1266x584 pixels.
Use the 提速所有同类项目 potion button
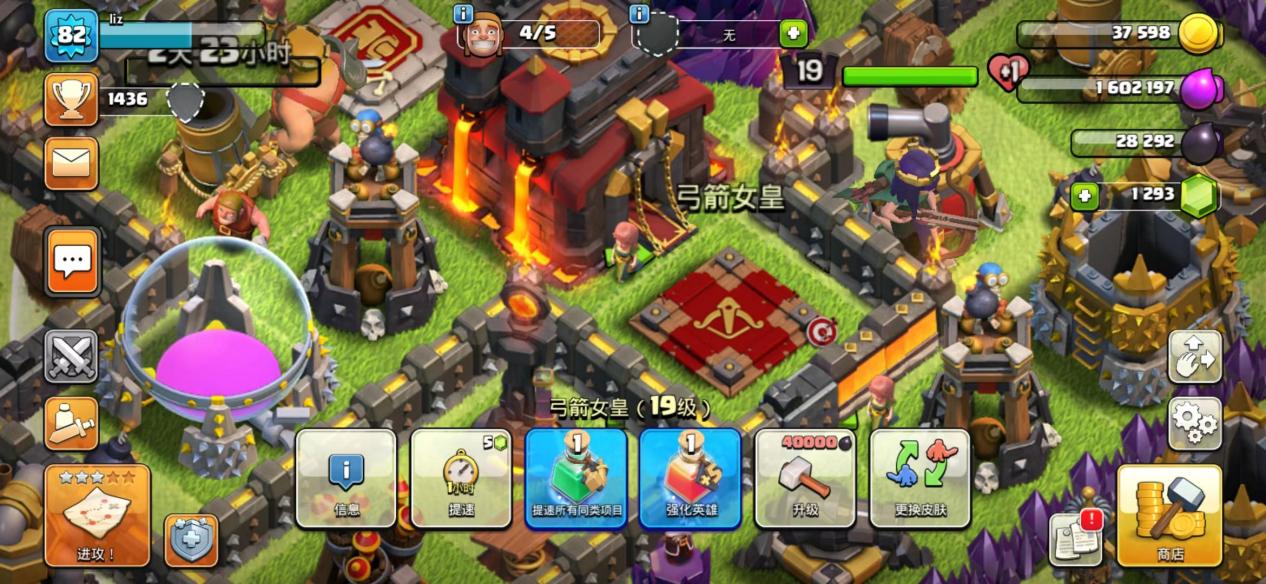click(577, 478)
